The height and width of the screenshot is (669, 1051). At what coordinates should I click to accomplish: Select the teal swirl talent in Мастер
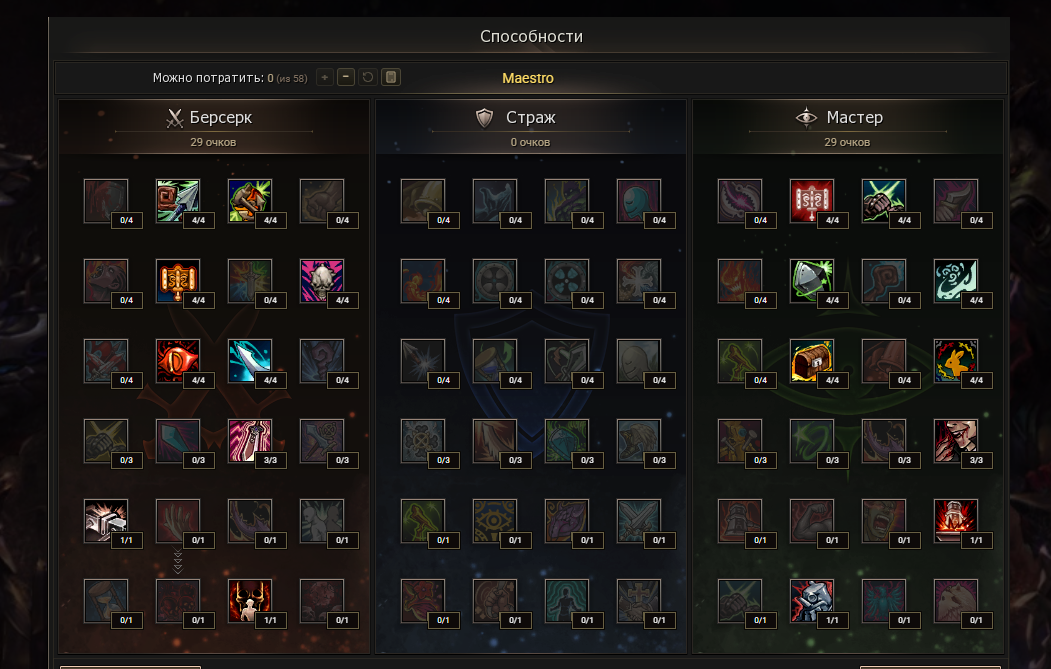956,281
